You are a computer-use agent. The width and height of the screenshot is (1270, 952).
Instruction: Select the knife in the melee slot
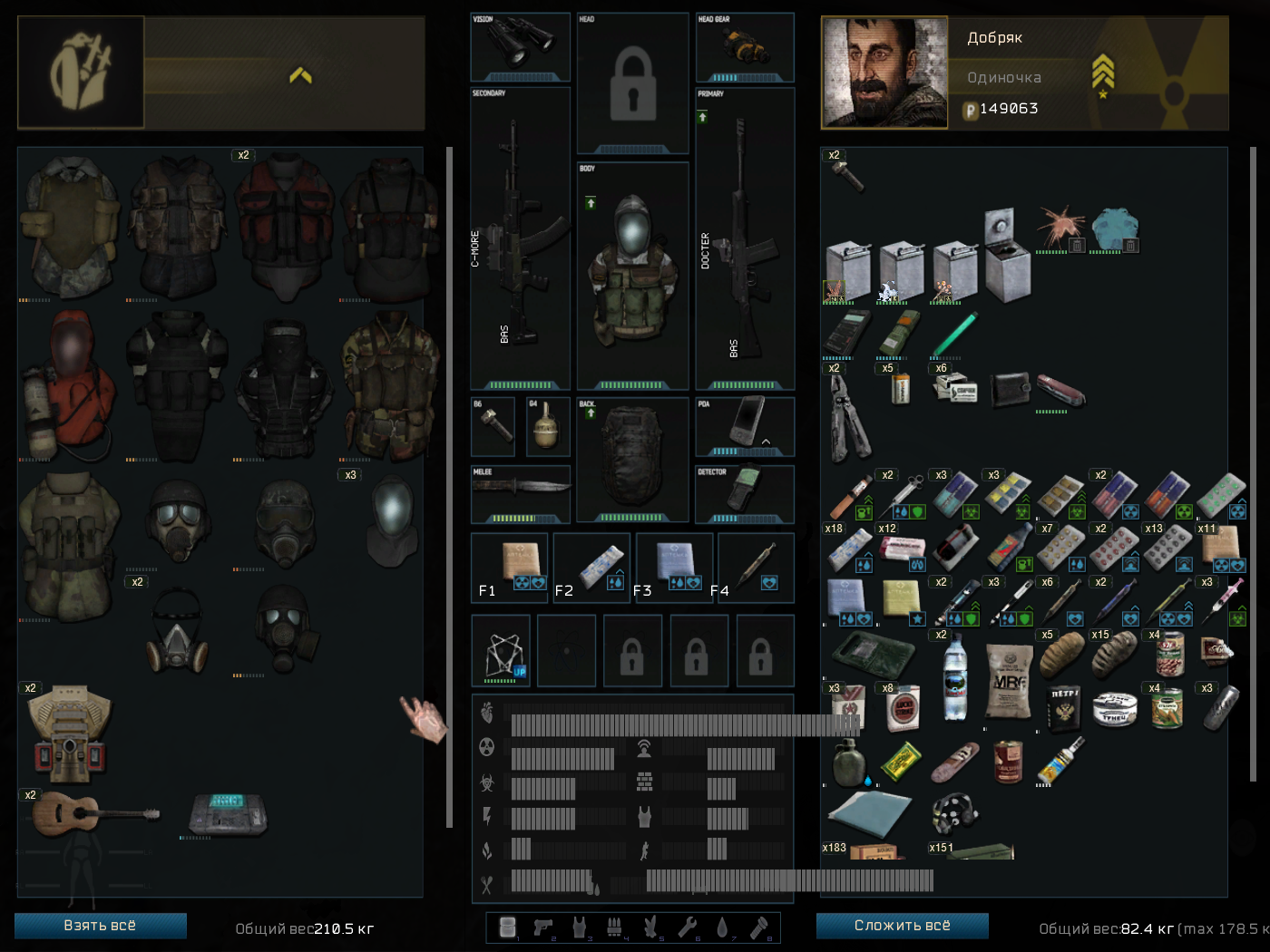[520, 492]
